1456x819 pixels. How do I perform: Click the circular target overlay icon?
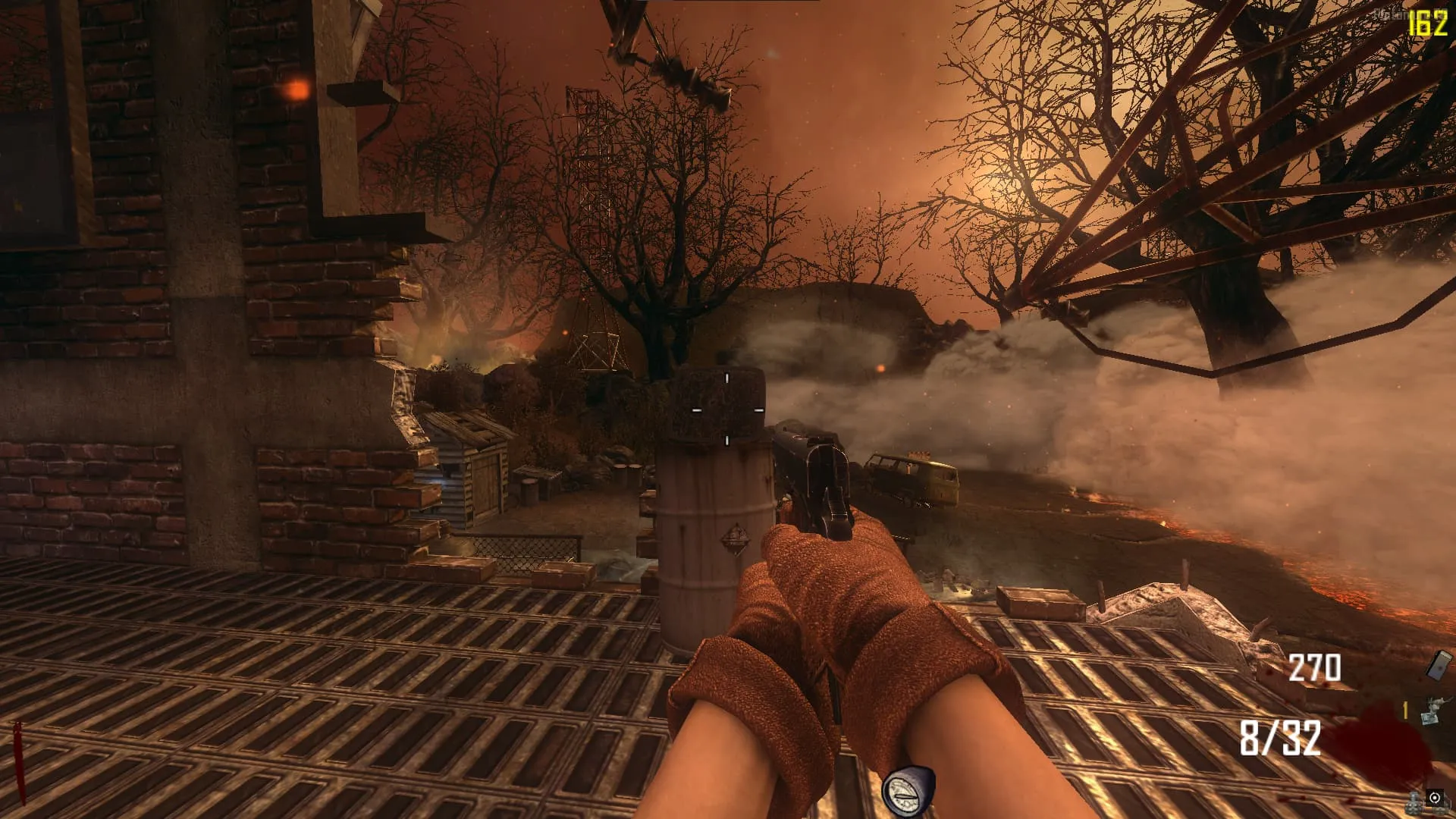click(1435, 798)
